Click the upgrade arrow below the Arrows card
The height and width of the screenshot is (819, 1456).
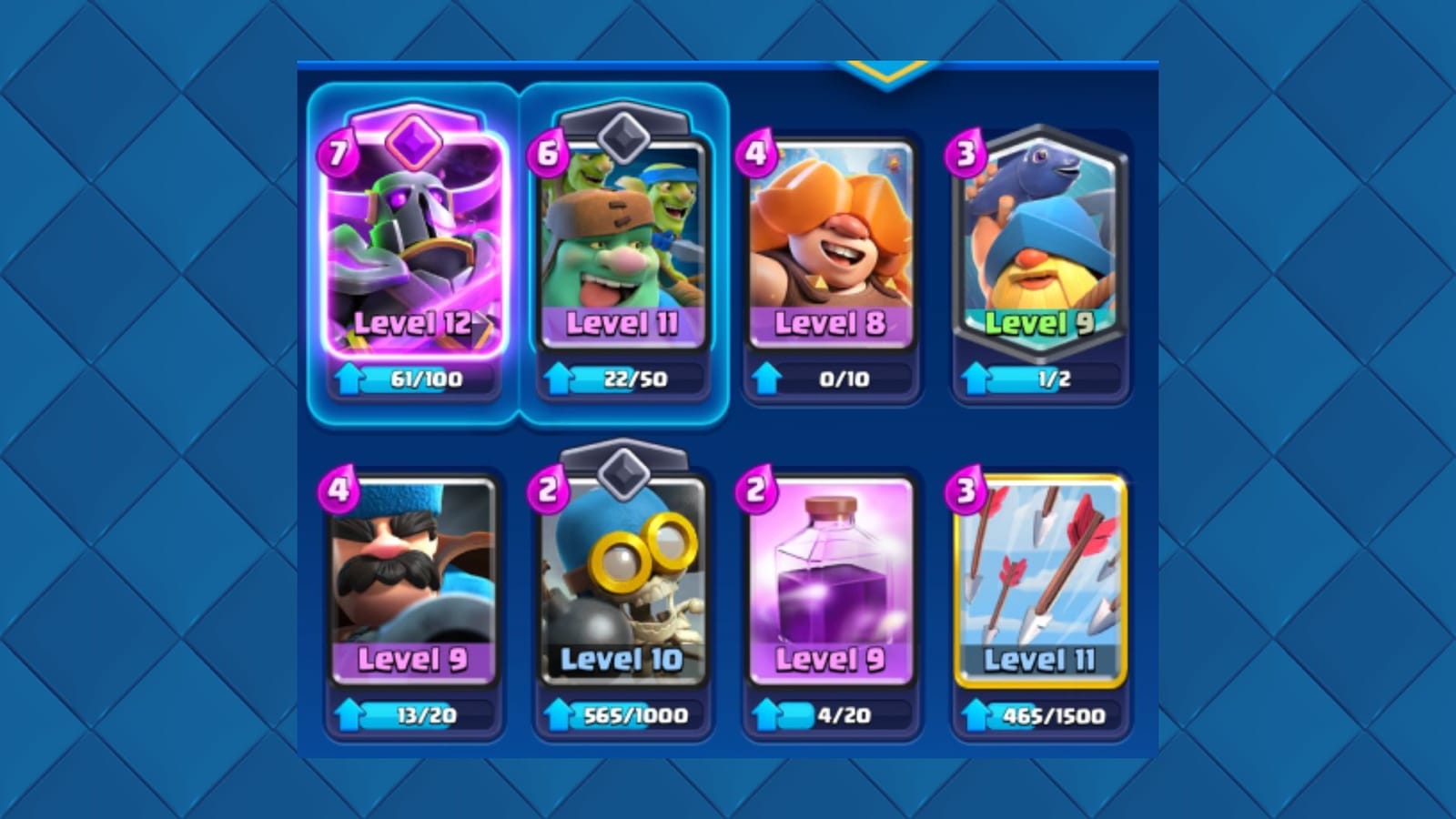click(976, 716)
